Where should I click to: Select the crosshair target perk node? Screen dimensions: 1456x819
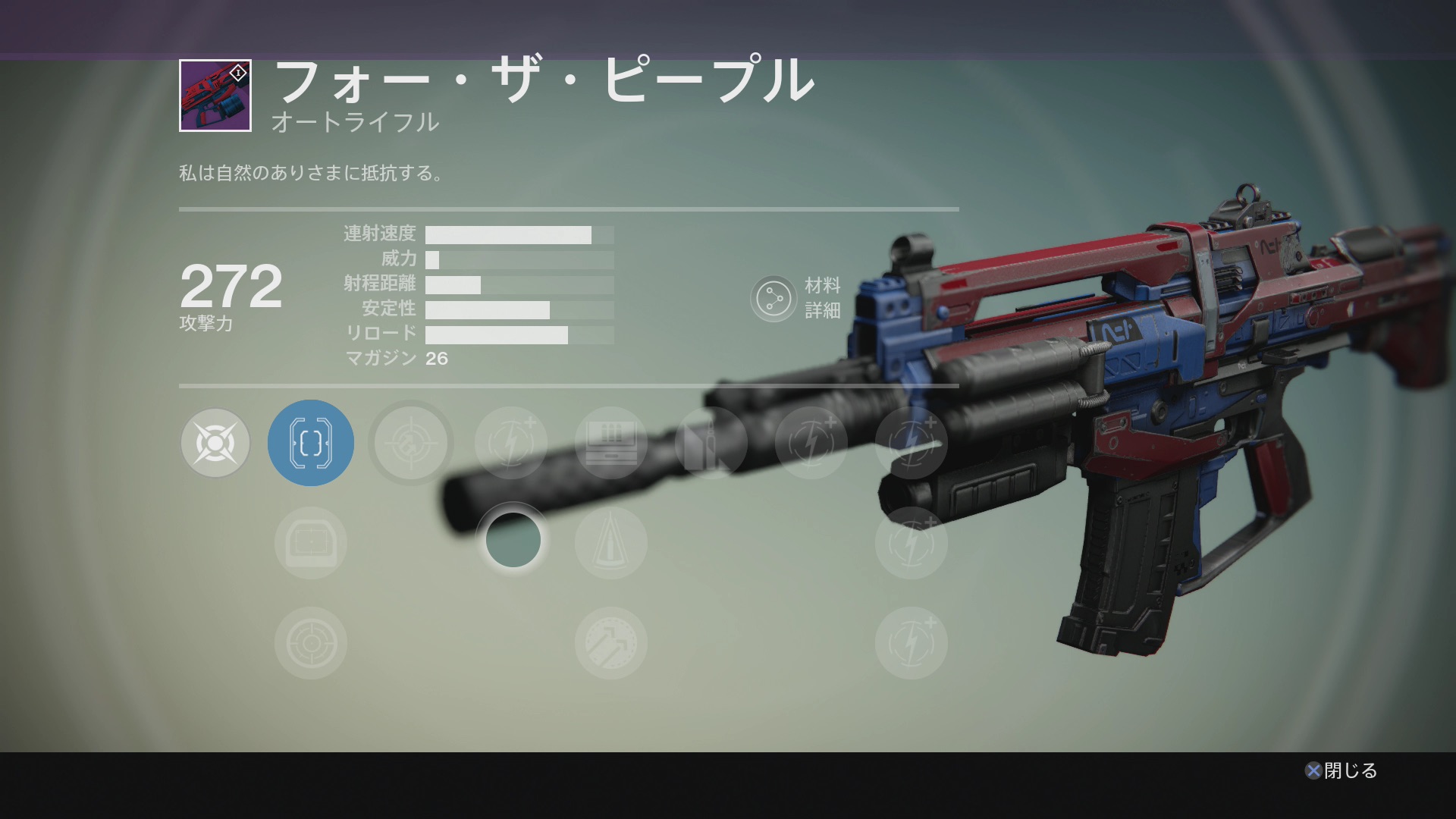[x=411, y=443]
